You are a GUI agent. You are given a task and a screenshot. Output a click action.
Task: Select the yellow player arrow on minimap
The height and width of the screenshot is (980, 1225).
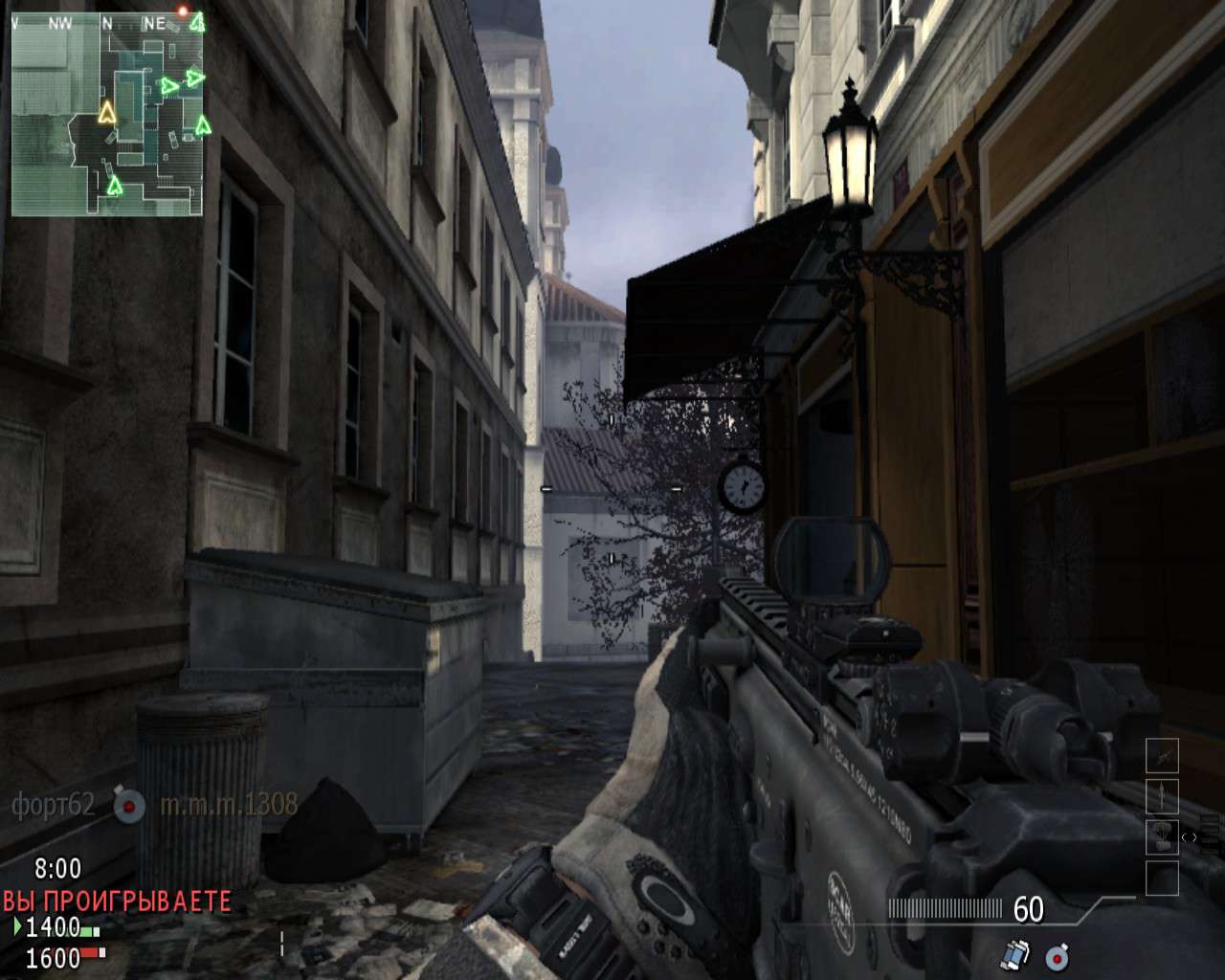coord(106,113)
